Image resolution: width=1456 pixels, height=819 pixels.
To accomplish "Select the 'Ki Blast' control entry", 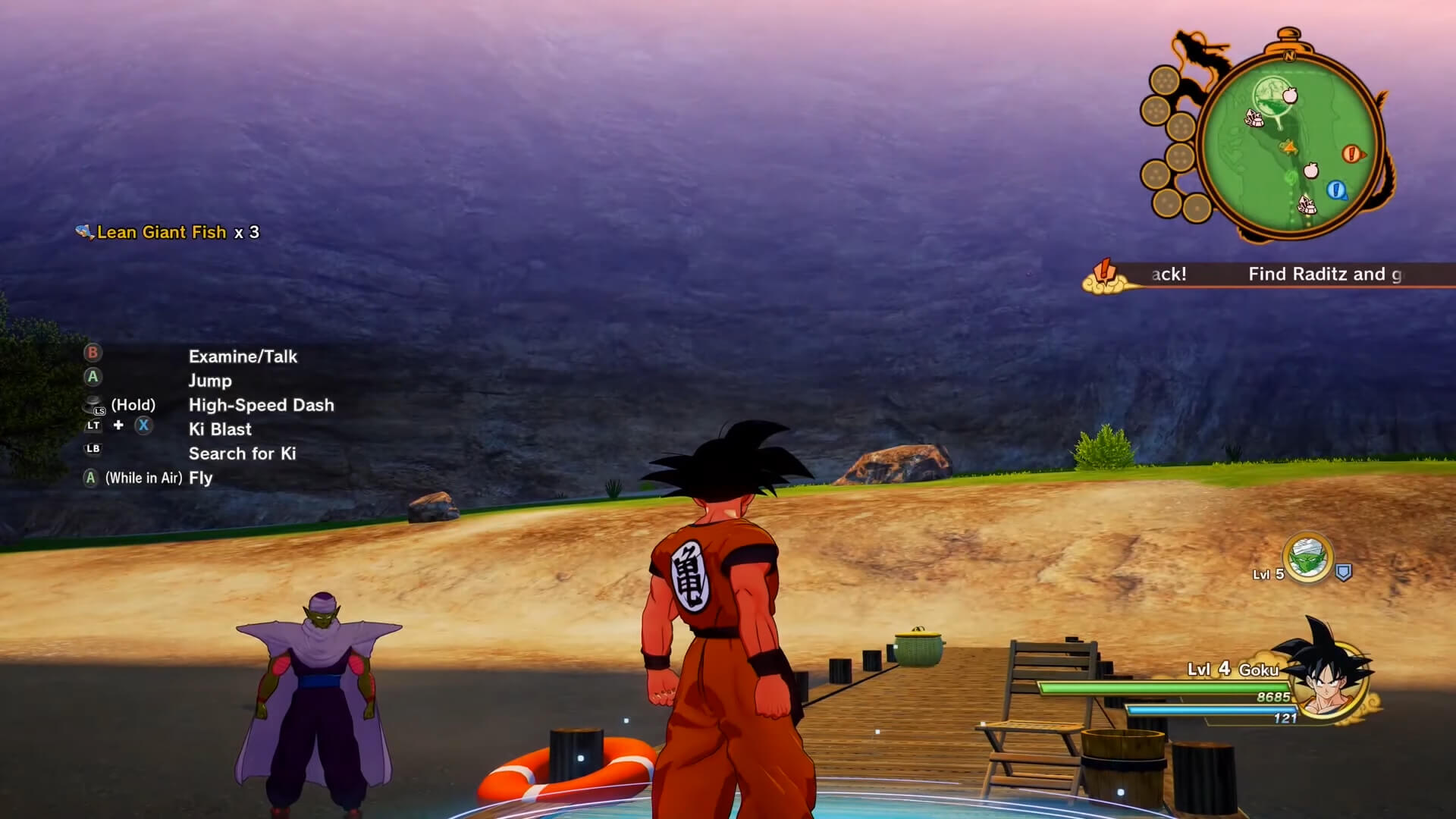I will coord(220,429).
